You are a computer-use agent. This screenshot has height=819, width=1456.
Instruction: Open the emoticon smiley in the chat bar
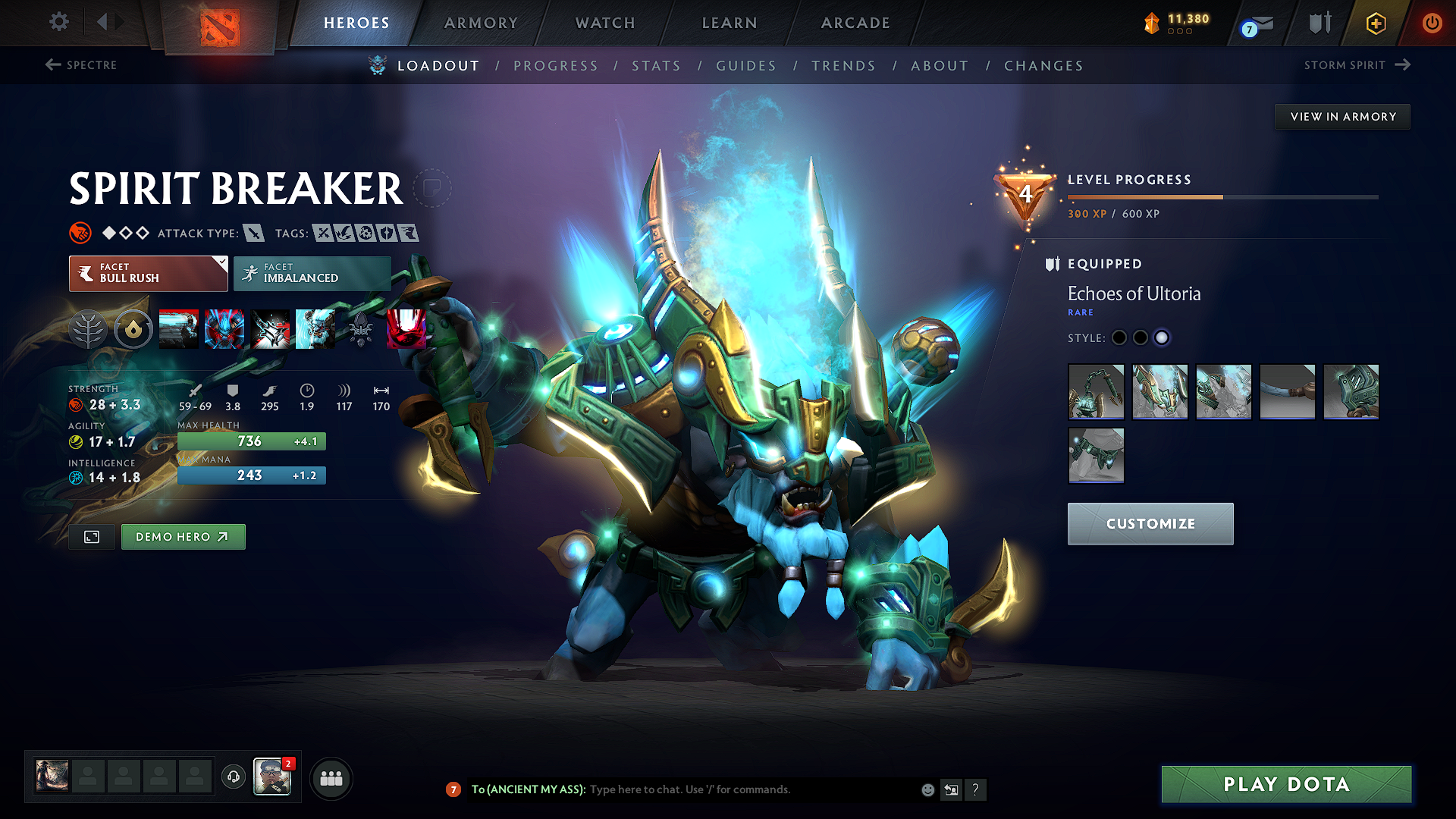tap(927, 789)
